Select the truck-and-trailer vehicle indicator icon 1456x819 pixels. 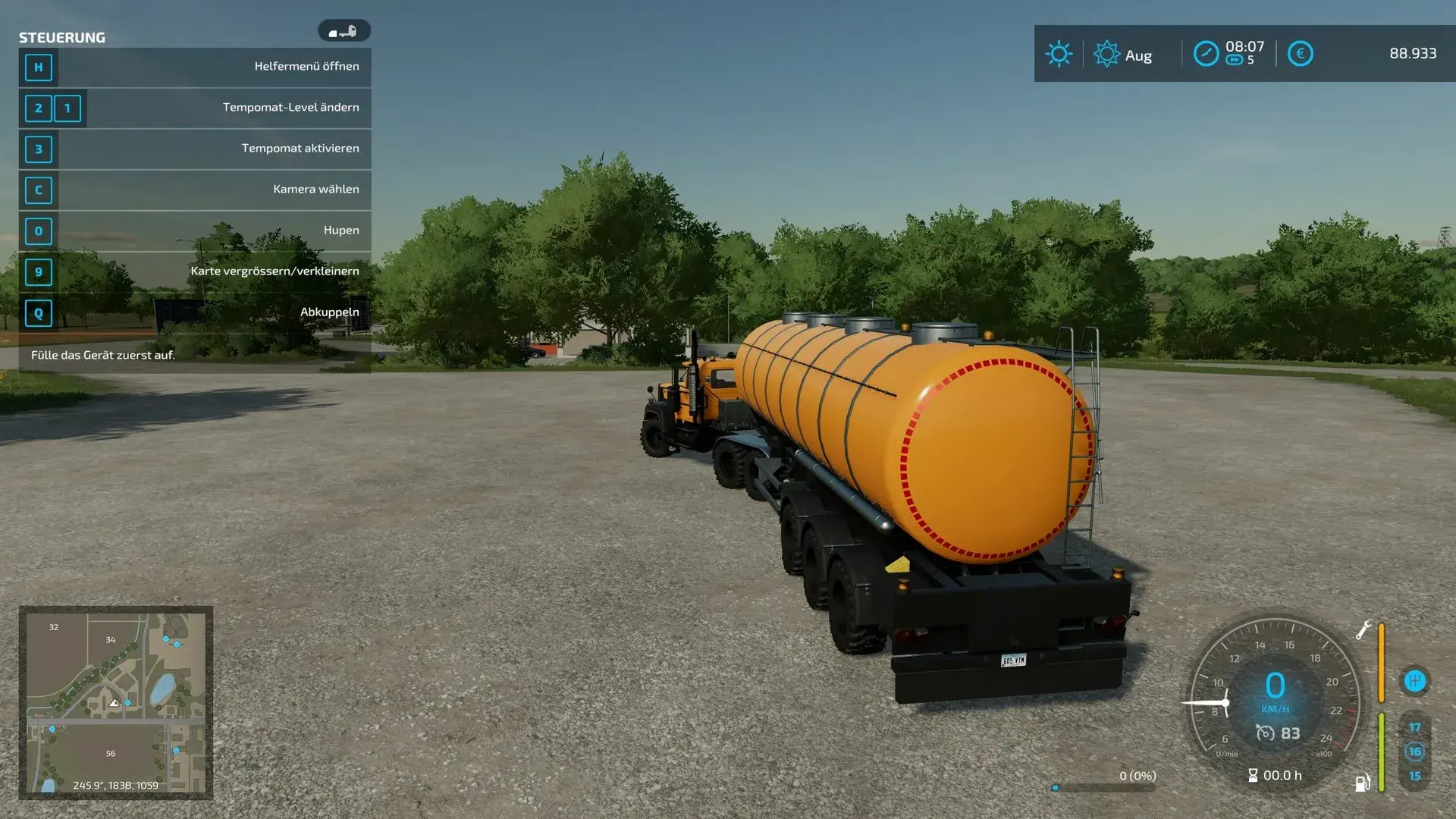(344, 31)
